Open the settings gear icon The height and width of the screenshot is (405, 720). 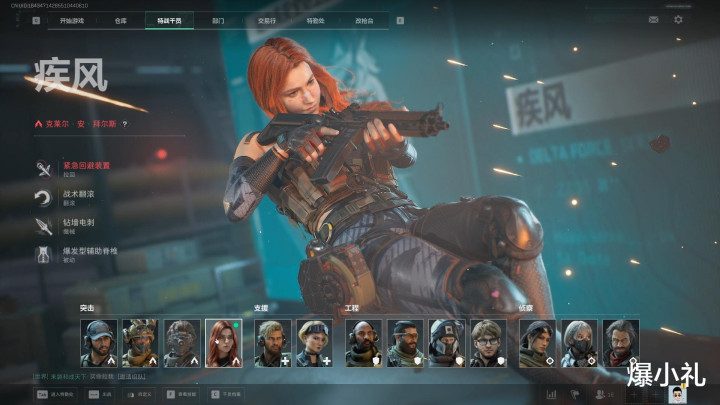click(679, 19)
